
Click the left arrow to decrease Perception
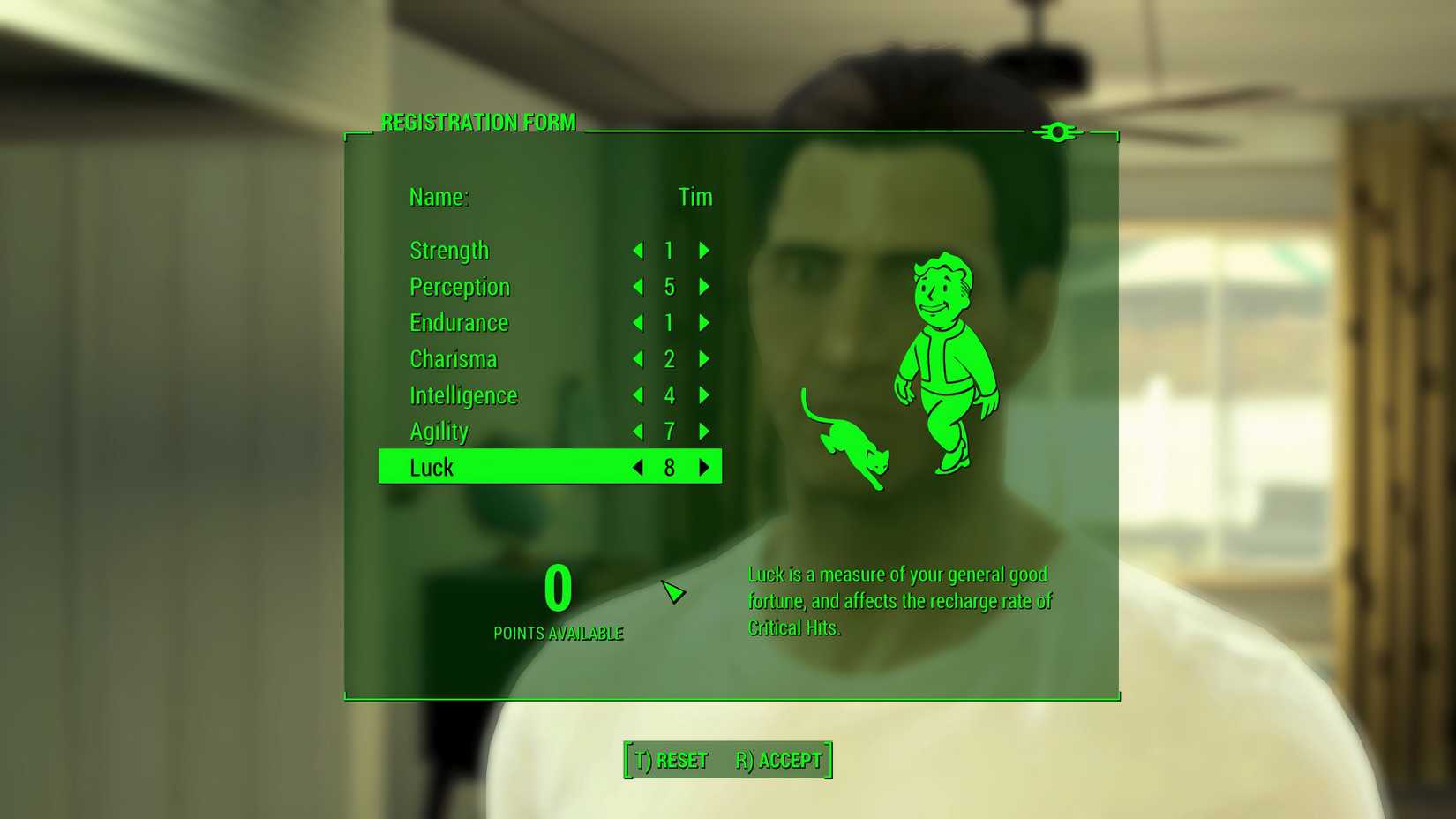(638, 287)
